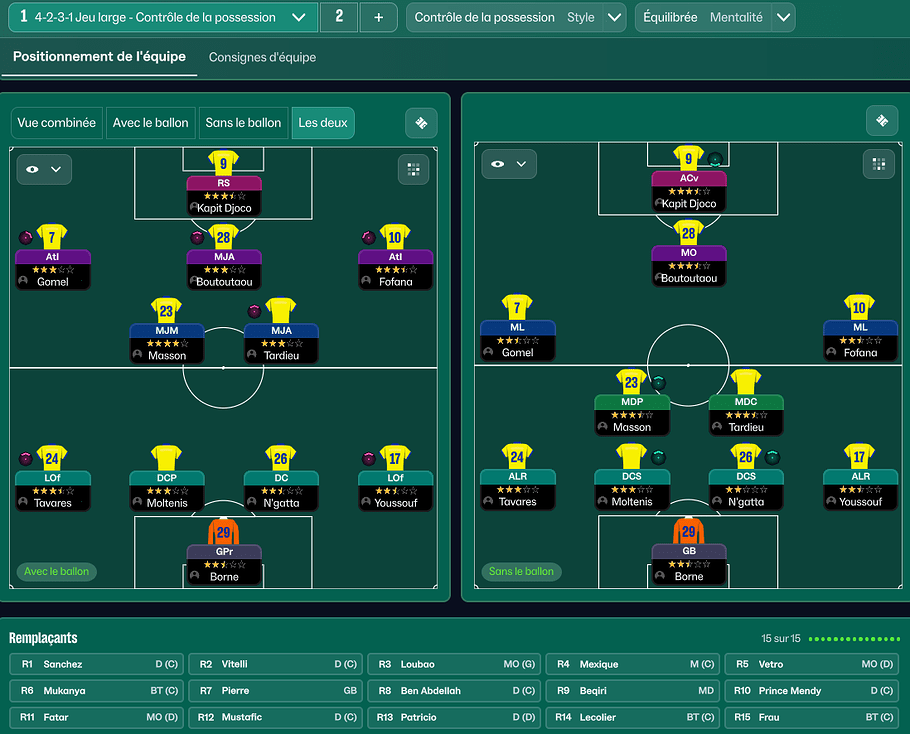Select Youssouf ALR card on the right pitch
This screenshot has width=910, height=734.
(860, 489)
